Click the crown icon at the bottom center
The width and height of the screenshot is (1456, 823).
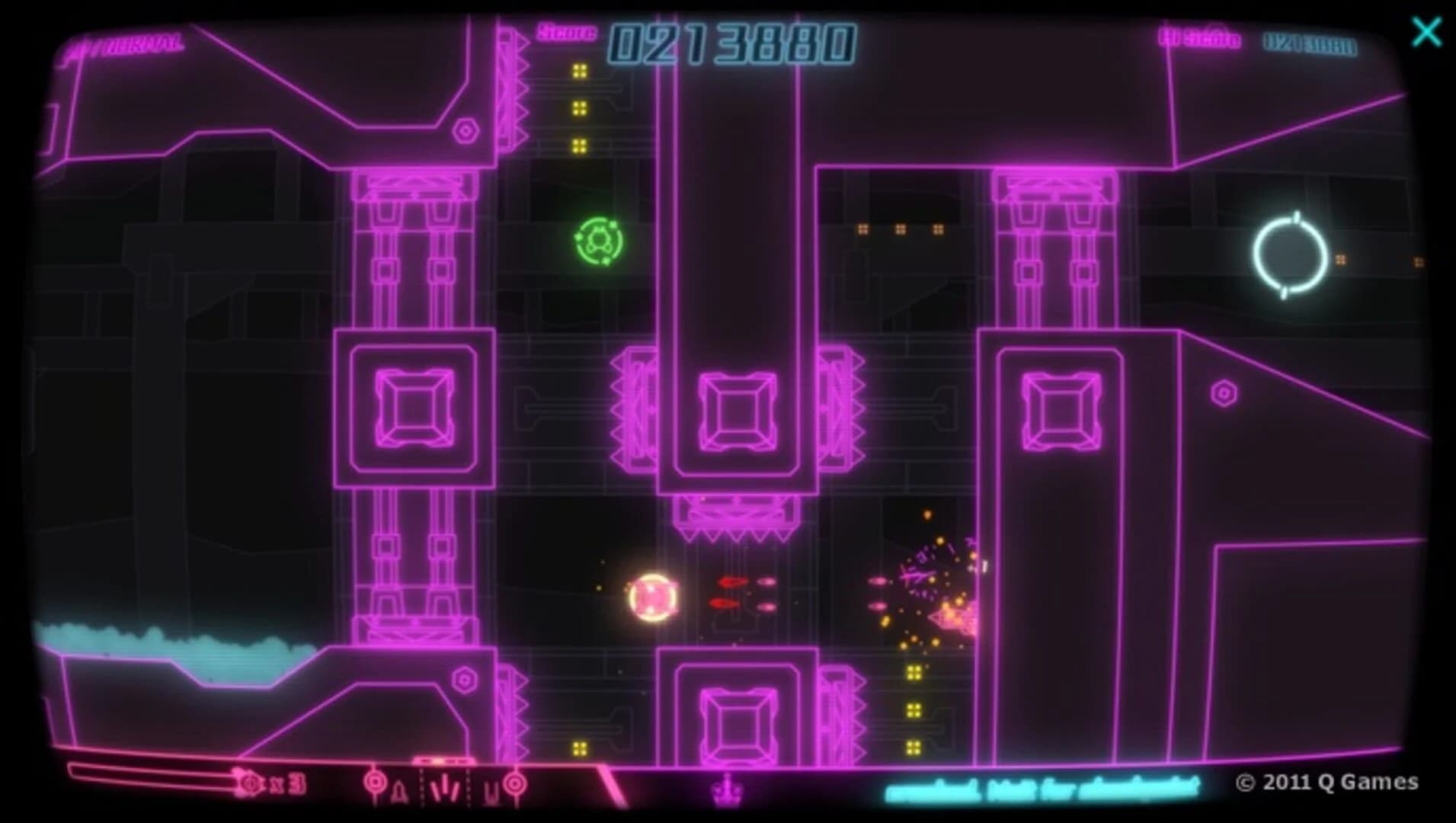tap(729, 791)
